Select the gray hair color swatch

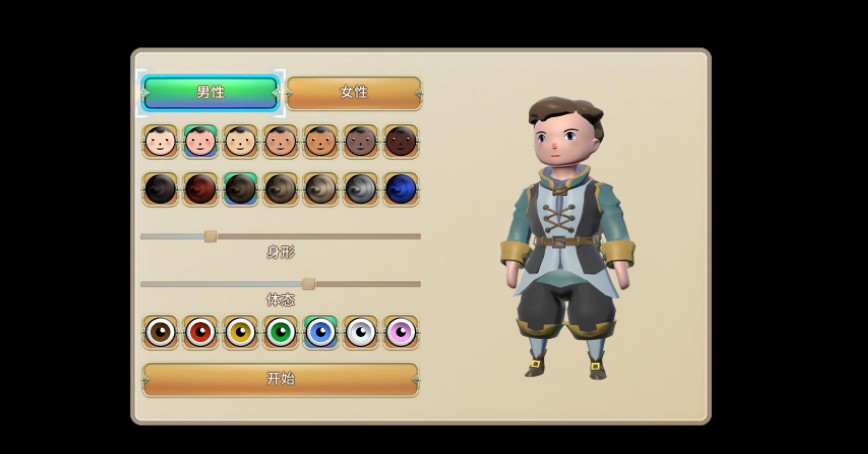360,189
